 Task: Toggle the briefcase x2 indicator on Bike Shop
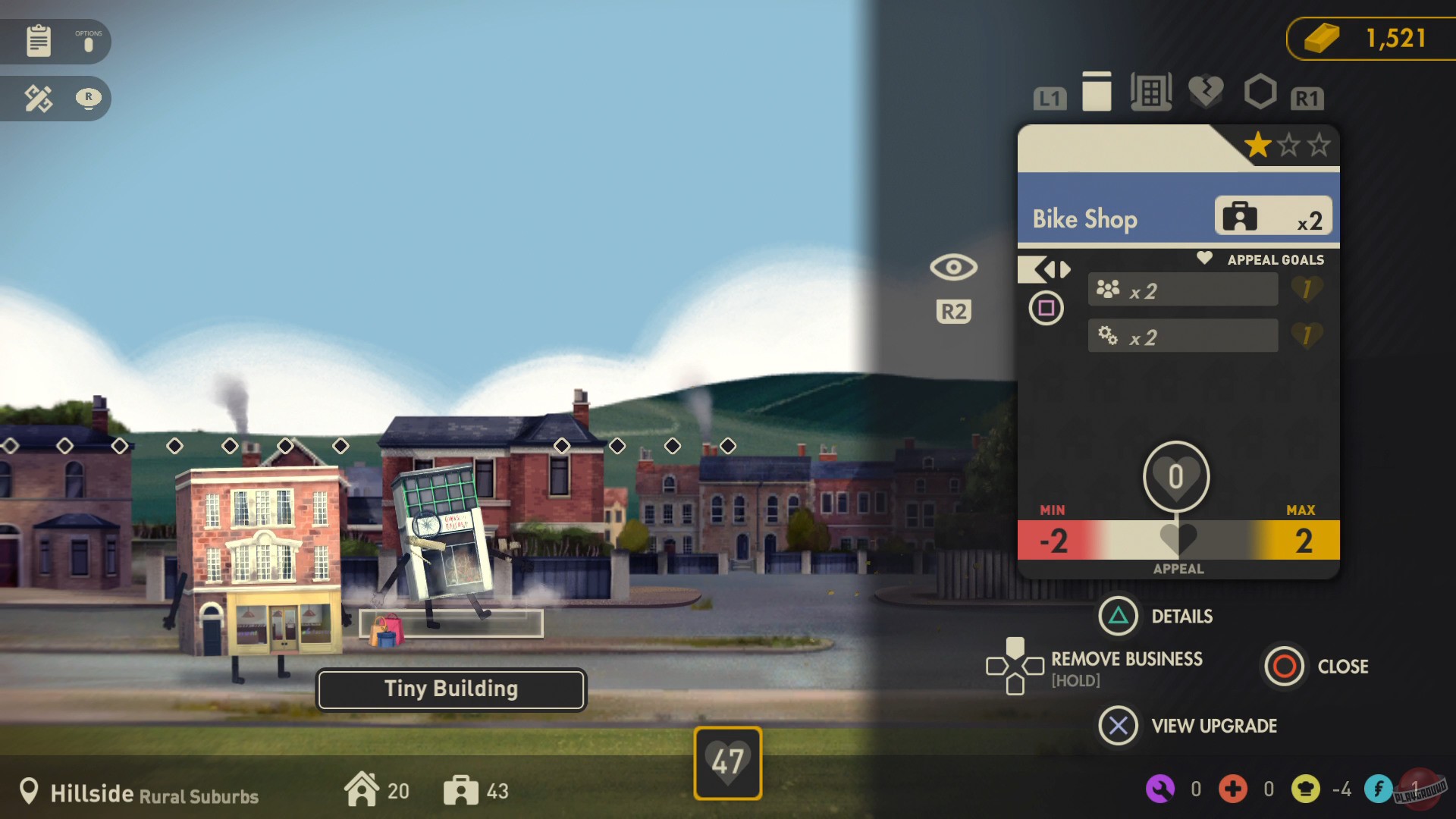[x=1275, y=216]
